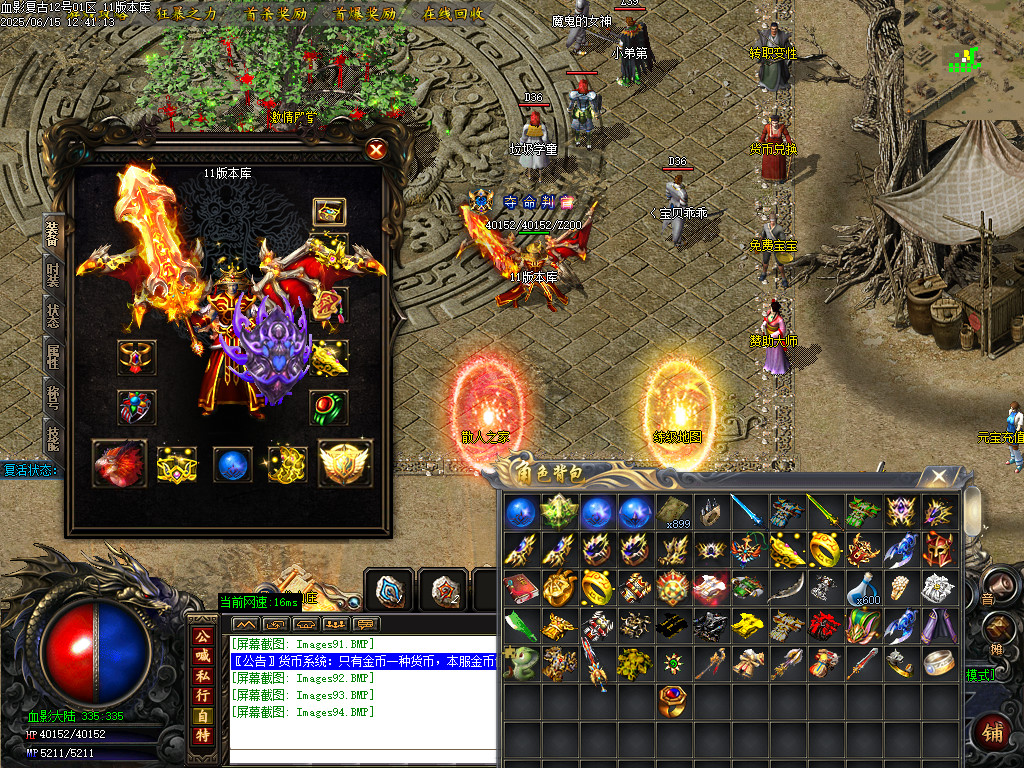Toggle the 私 private chat channel button
The height and width of the screenshot is (768, 1024).
click(x=202, y=675)
